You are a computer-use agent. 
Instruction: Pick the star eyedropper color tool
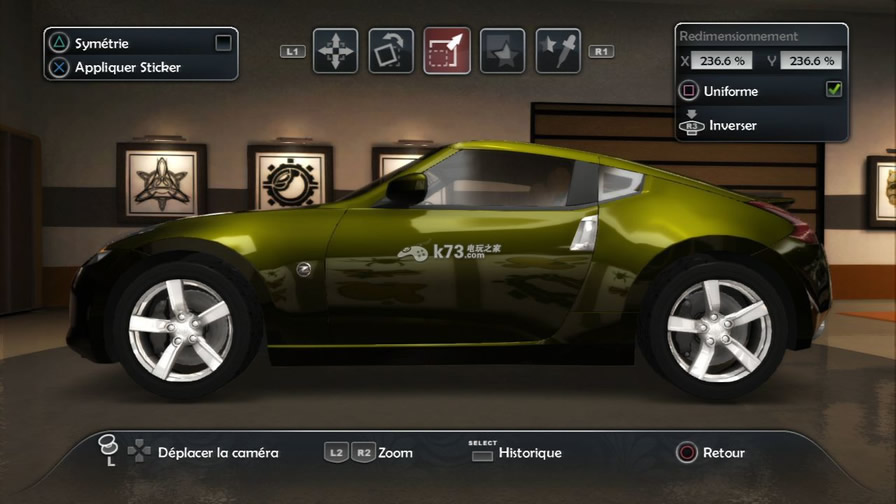coord(558,50)
